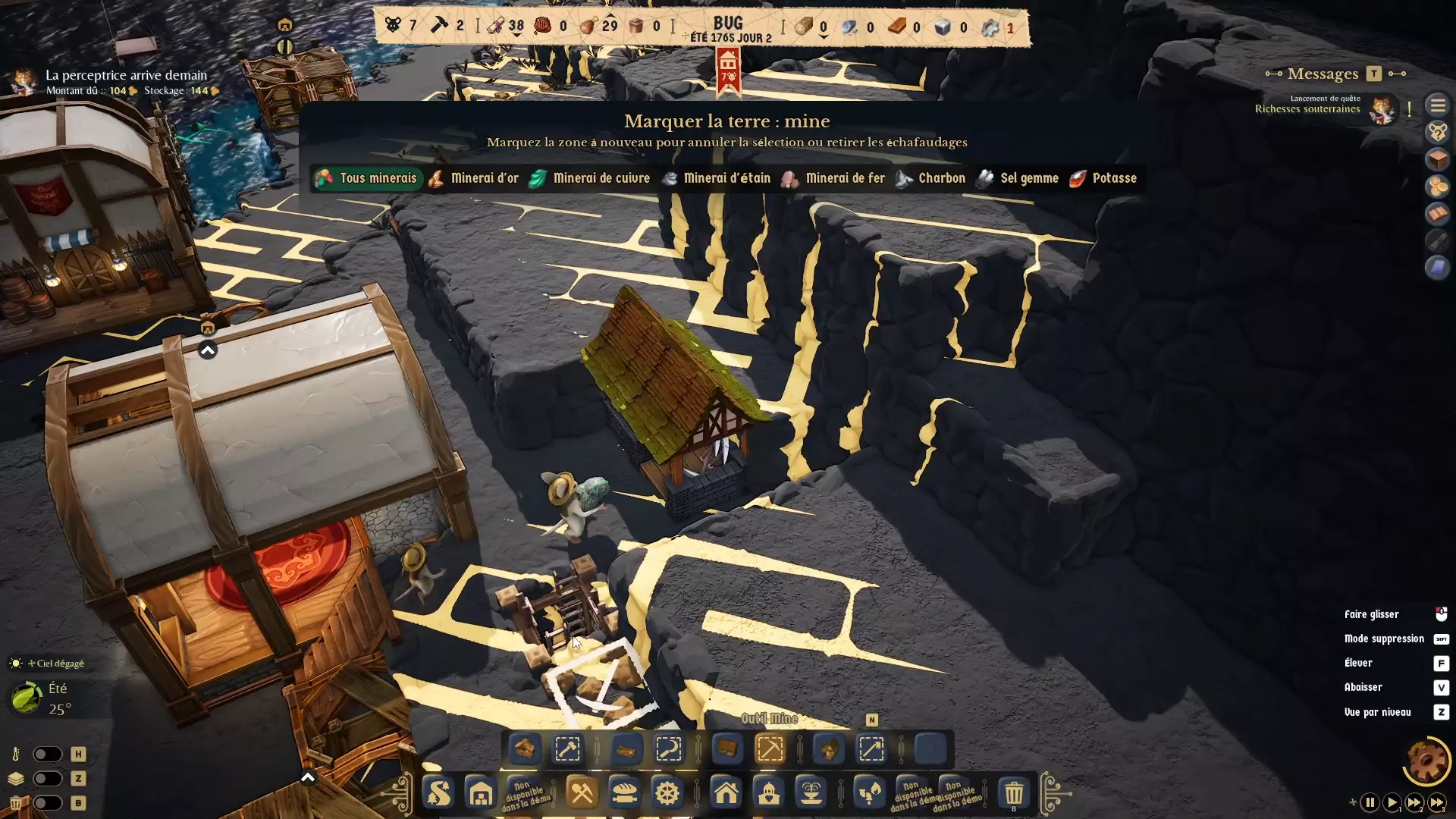Select the housing construction category
Screen dimensions: 1456x819
pyautogui.click(x=726, y=793)
